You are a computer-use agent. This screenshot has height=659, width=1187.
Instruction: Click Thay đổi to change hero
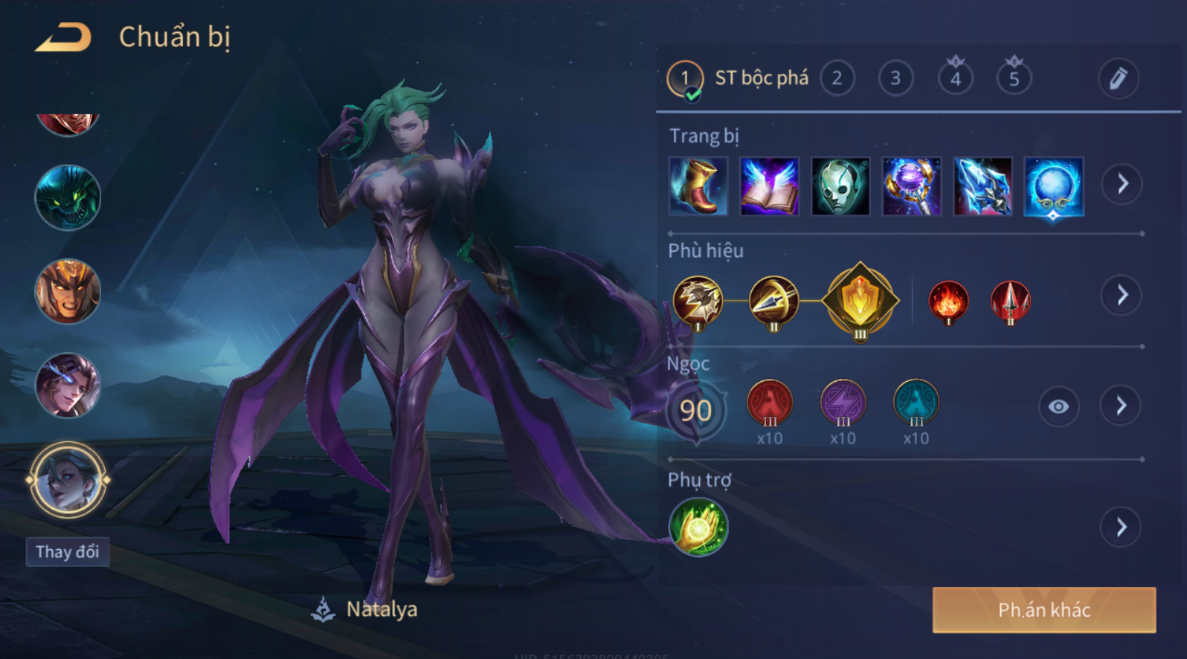coord(67,552)
